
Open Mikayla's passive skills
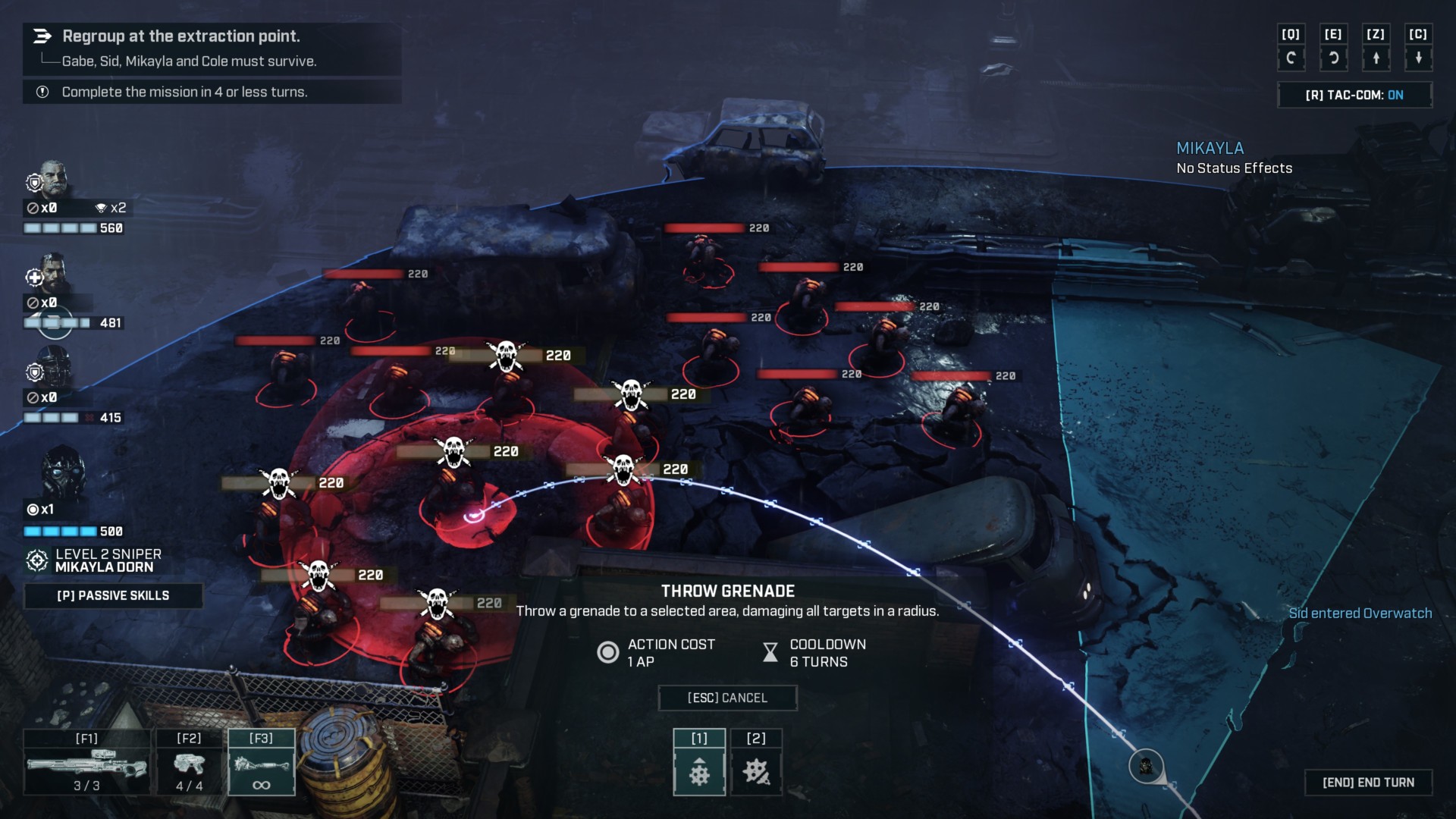coord(113,595)
